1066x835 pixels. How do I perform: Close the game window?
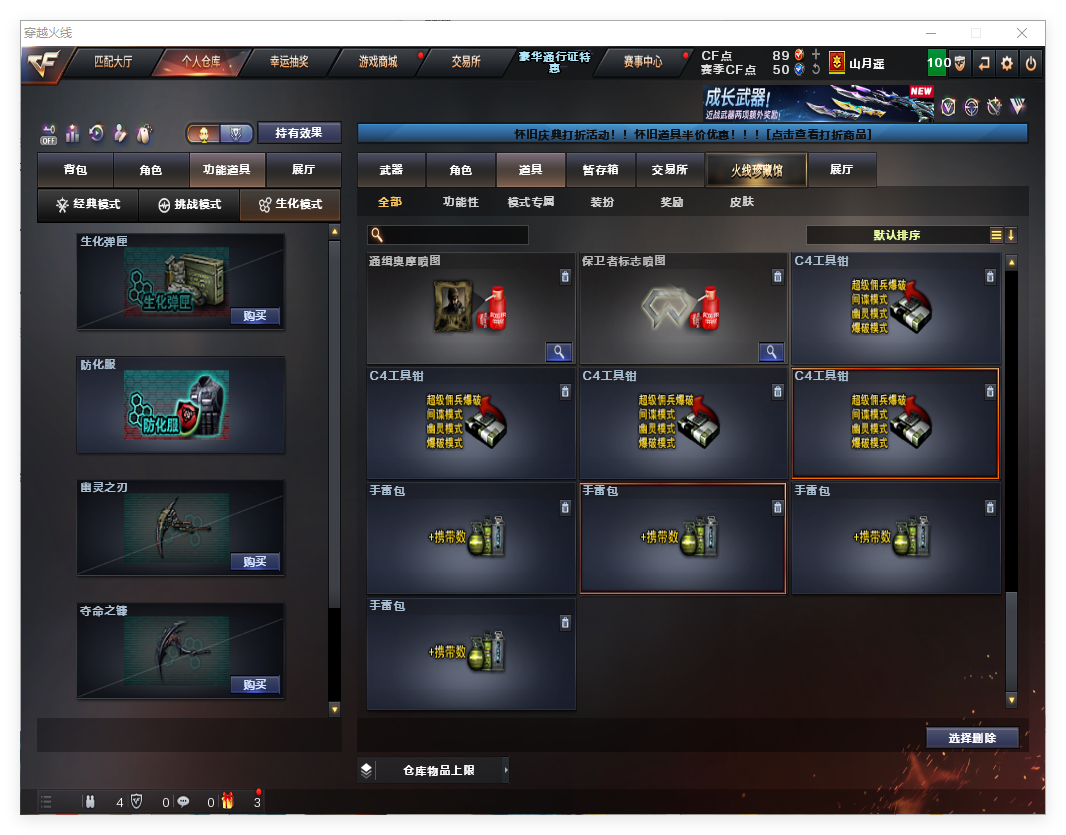[1023, 33]
